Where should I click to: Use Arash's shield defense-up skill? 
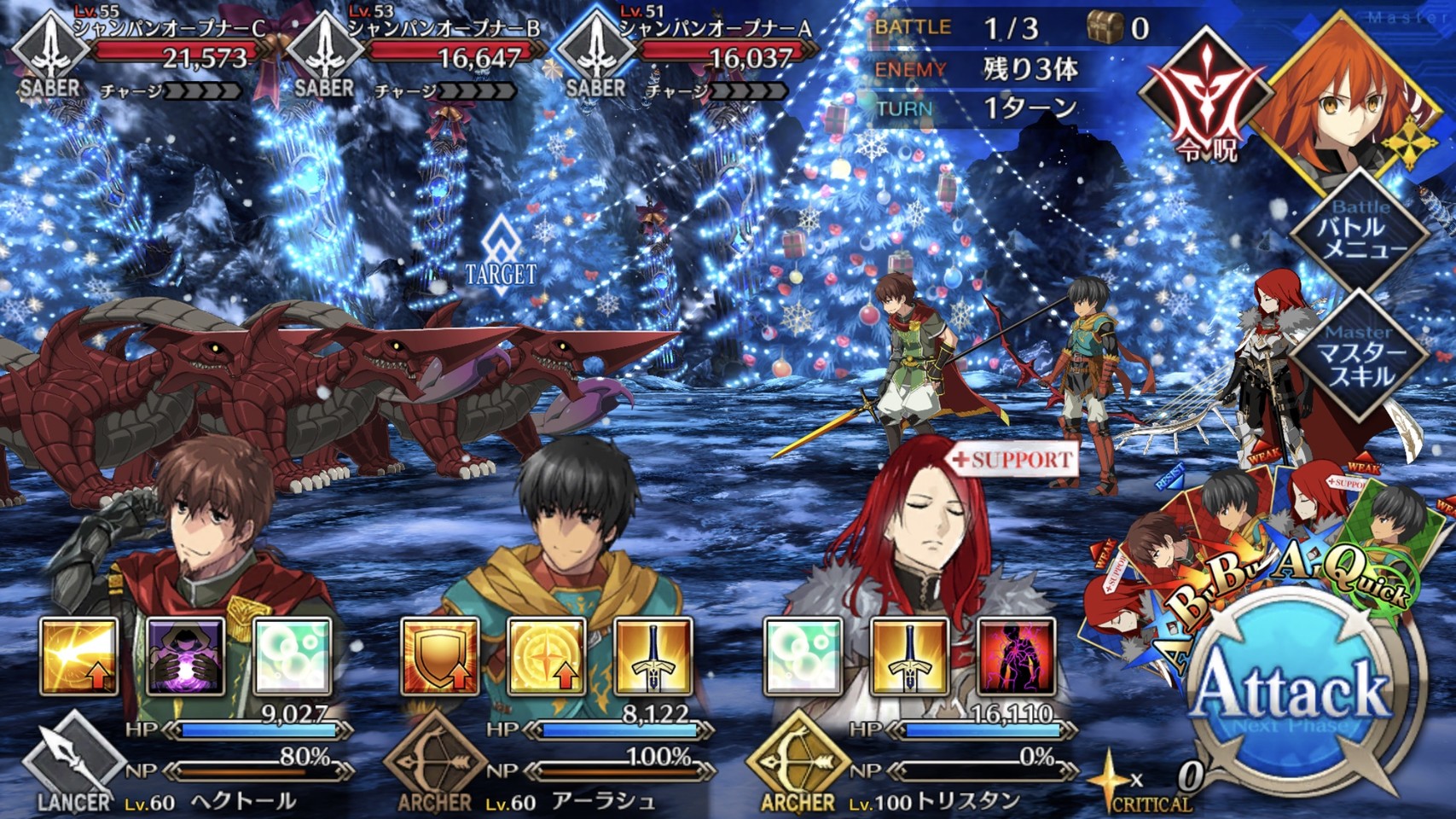click(x=440, y=656)
